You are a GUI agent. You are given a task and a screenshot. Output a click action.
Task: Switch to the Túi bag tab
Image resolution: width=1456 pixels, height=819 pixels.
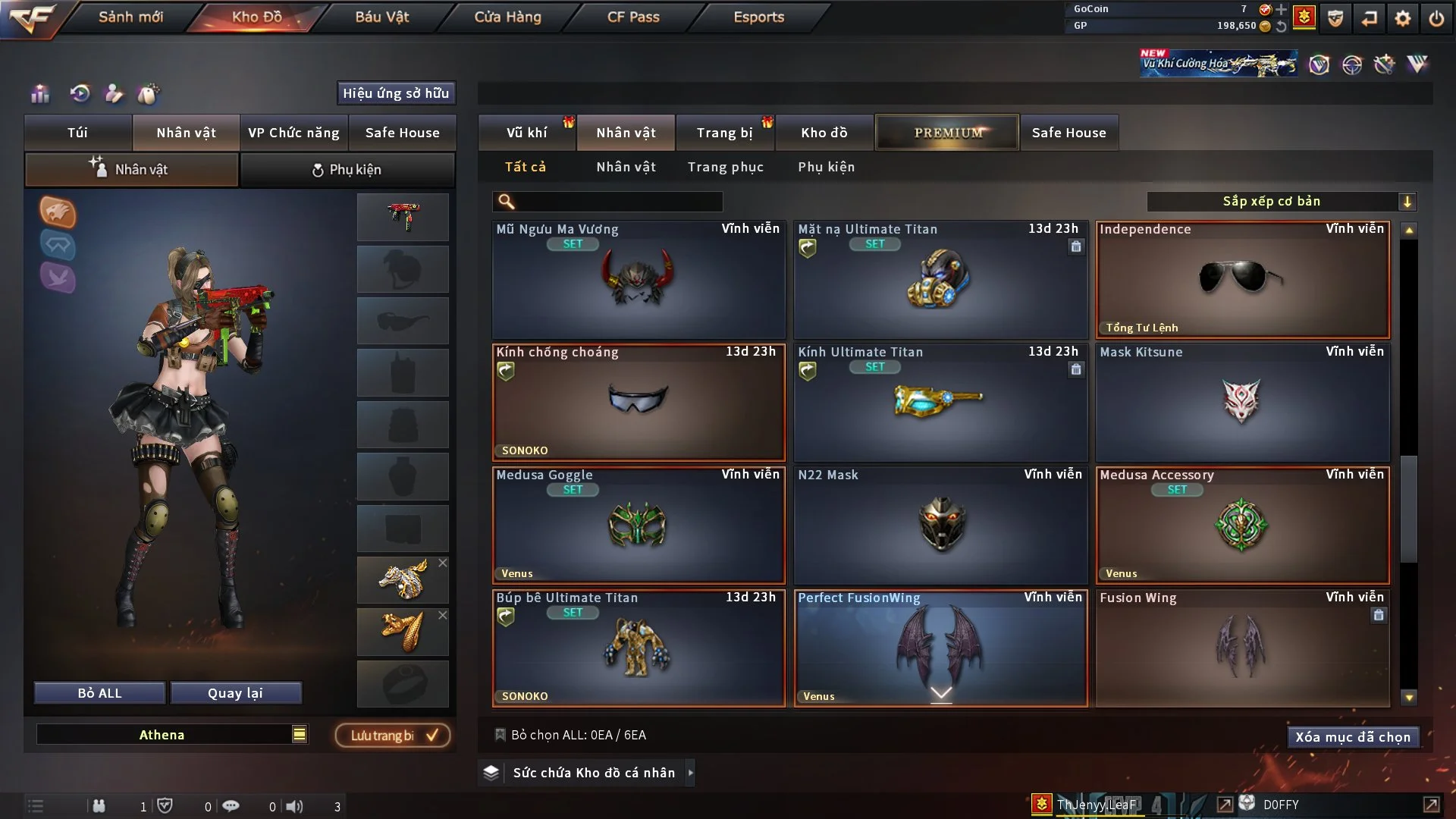[x=77, y=133]
